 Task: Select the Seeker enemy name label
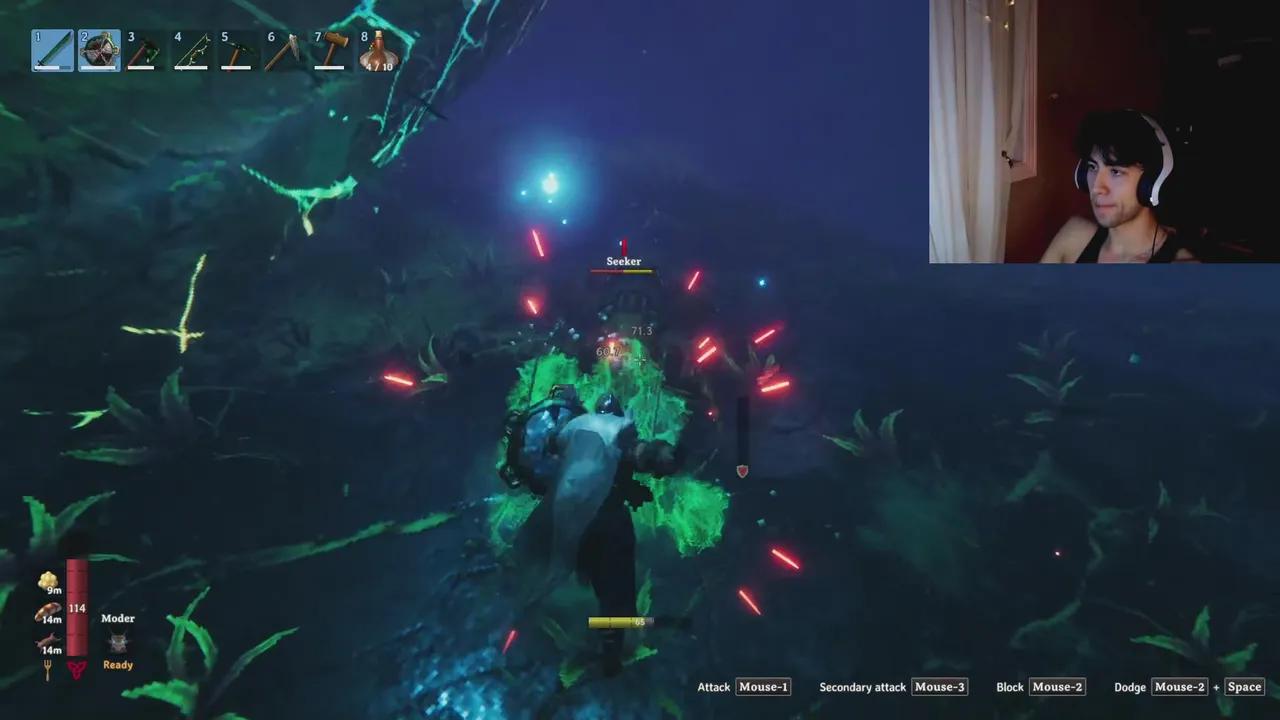coord(623,260)
